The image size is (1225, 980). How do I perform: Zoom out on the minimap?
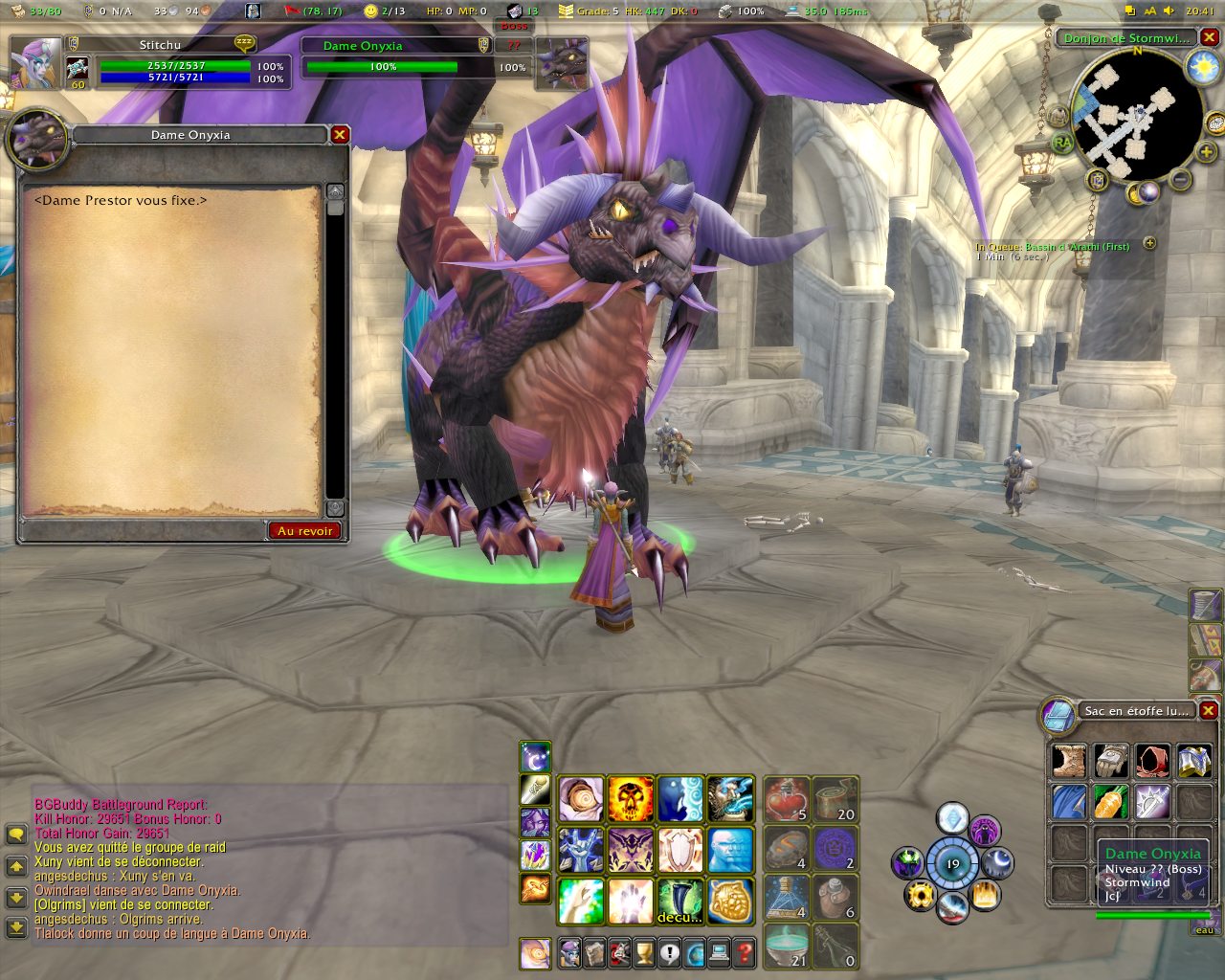1181,179
